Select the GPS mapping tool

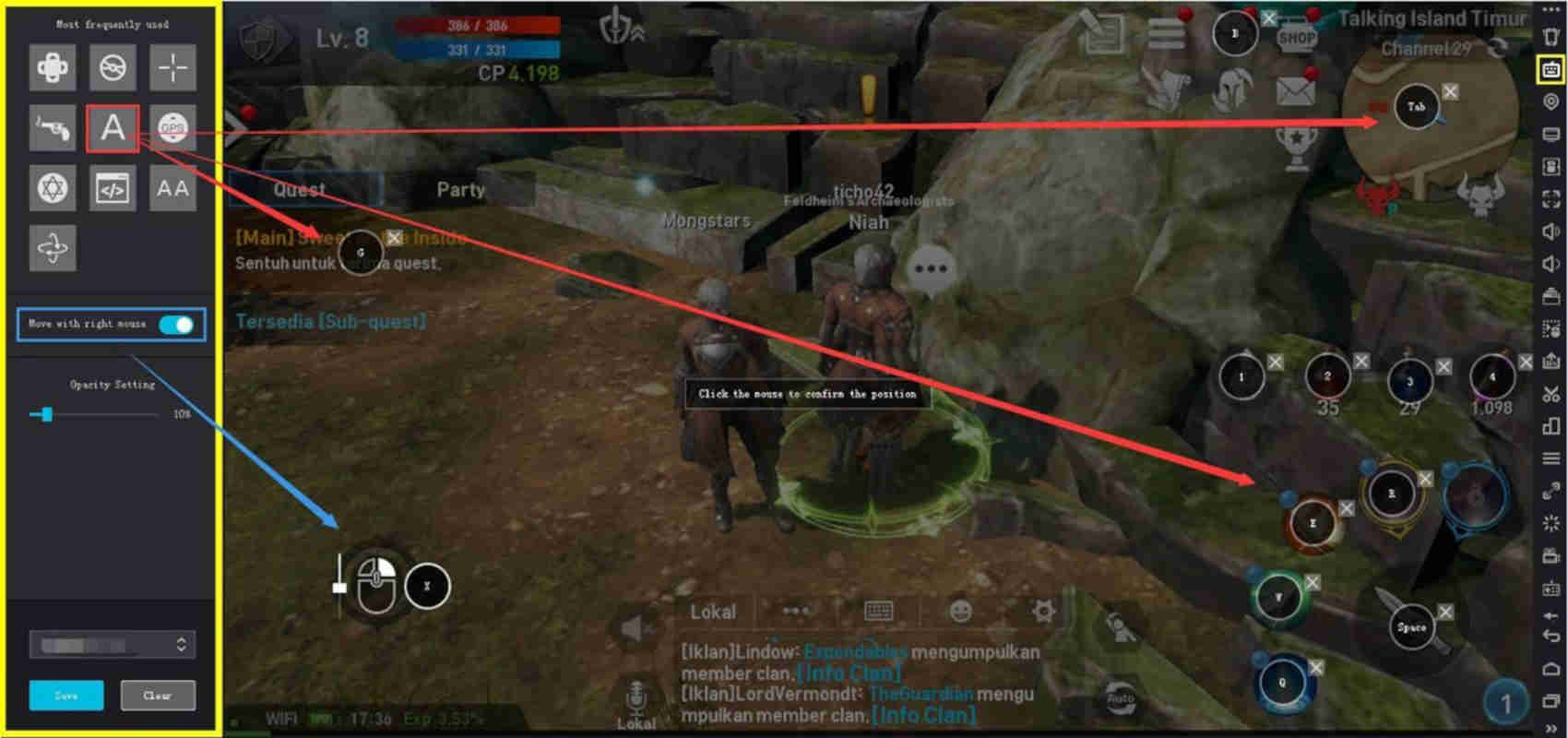173,127
